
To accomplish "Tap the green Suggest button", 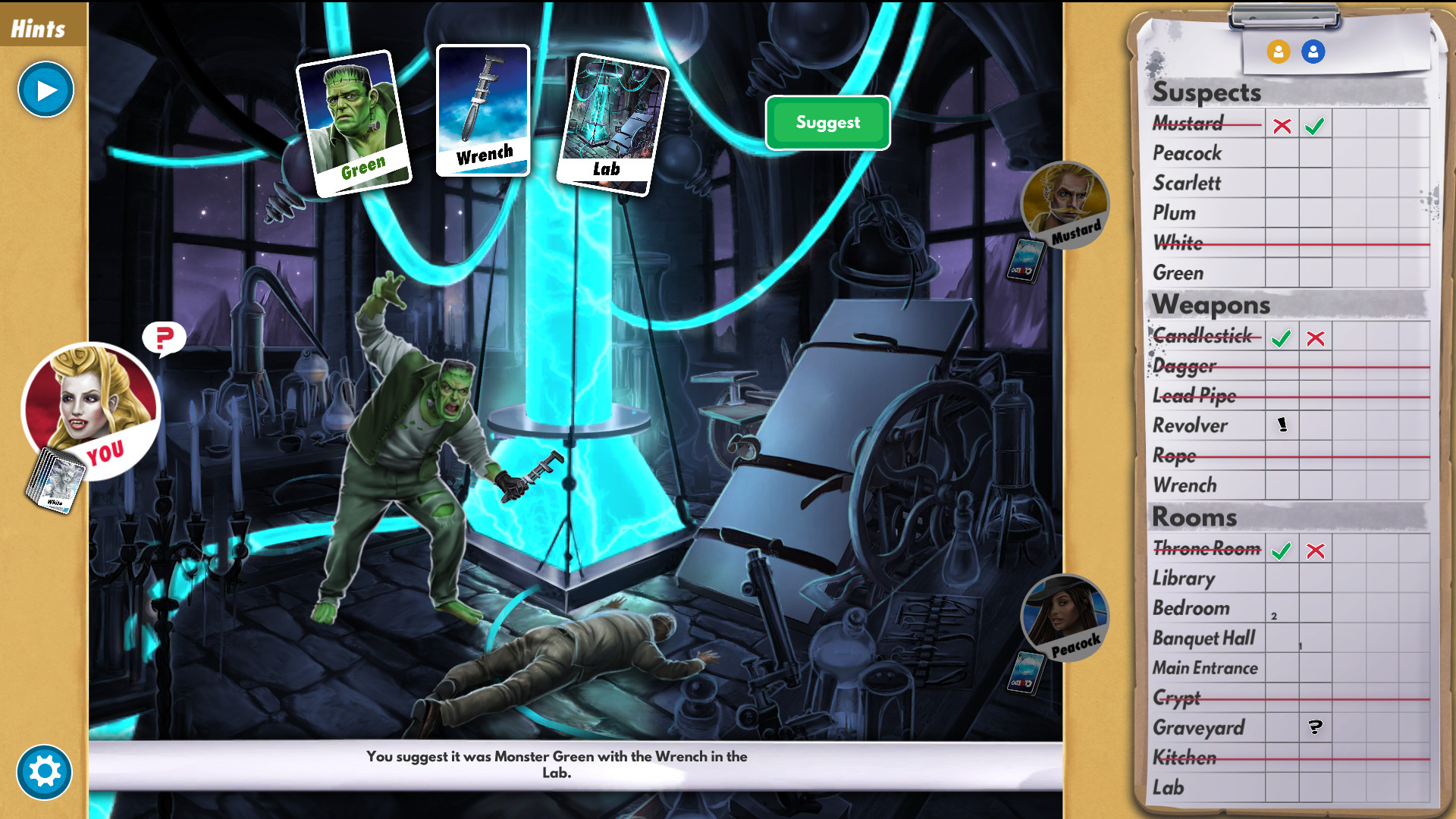I will point(827,122).
